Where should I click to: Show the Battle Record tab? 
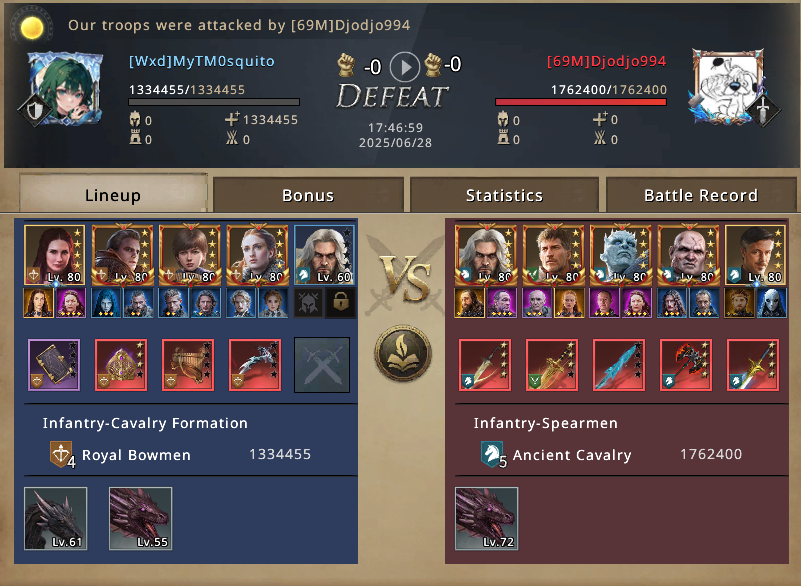tap(700, 195)
